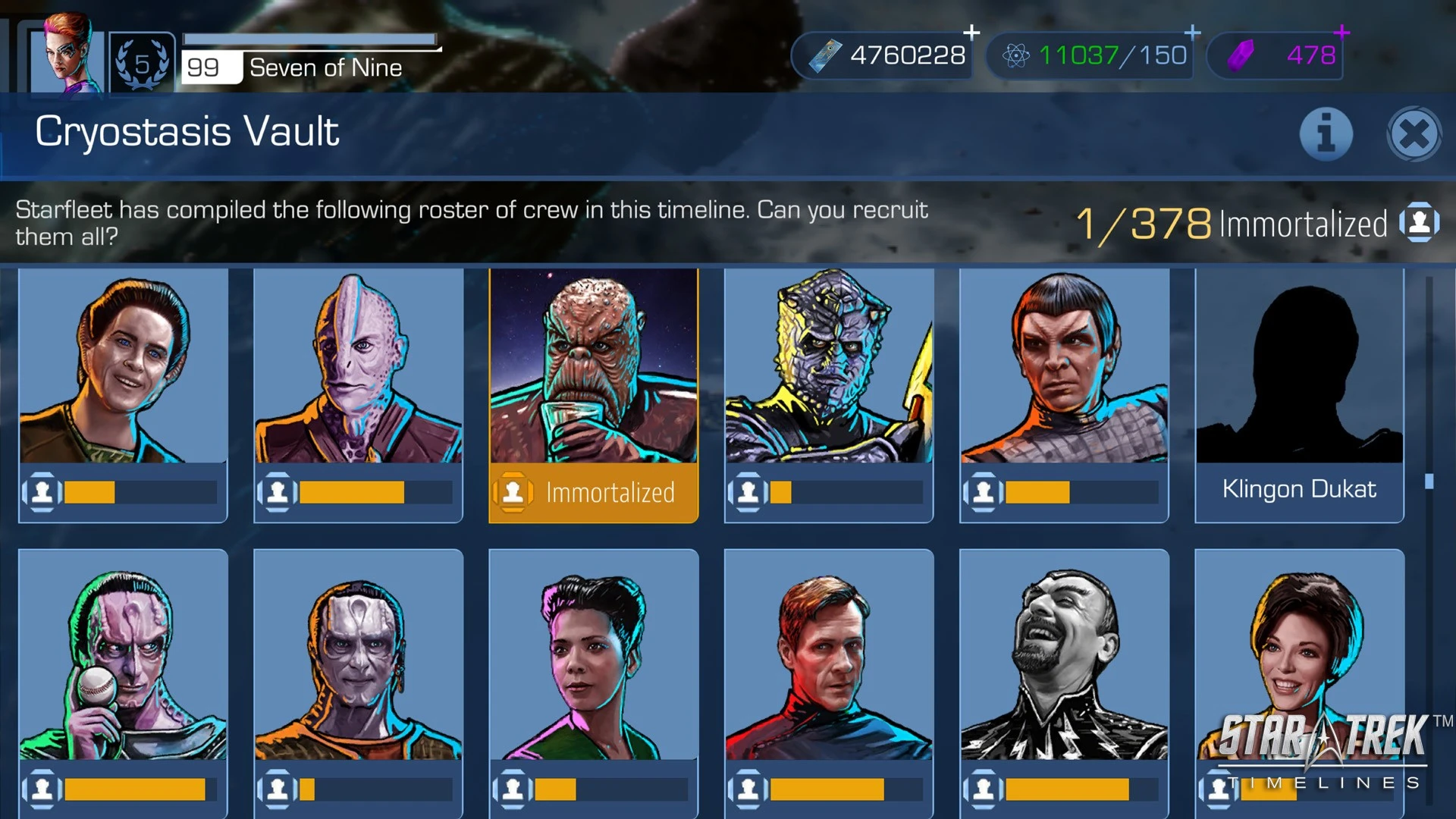1456x819 pixels.
Task: Select the Cardassian in orange-trimmed armor card
Action: [x=358, y=675]
